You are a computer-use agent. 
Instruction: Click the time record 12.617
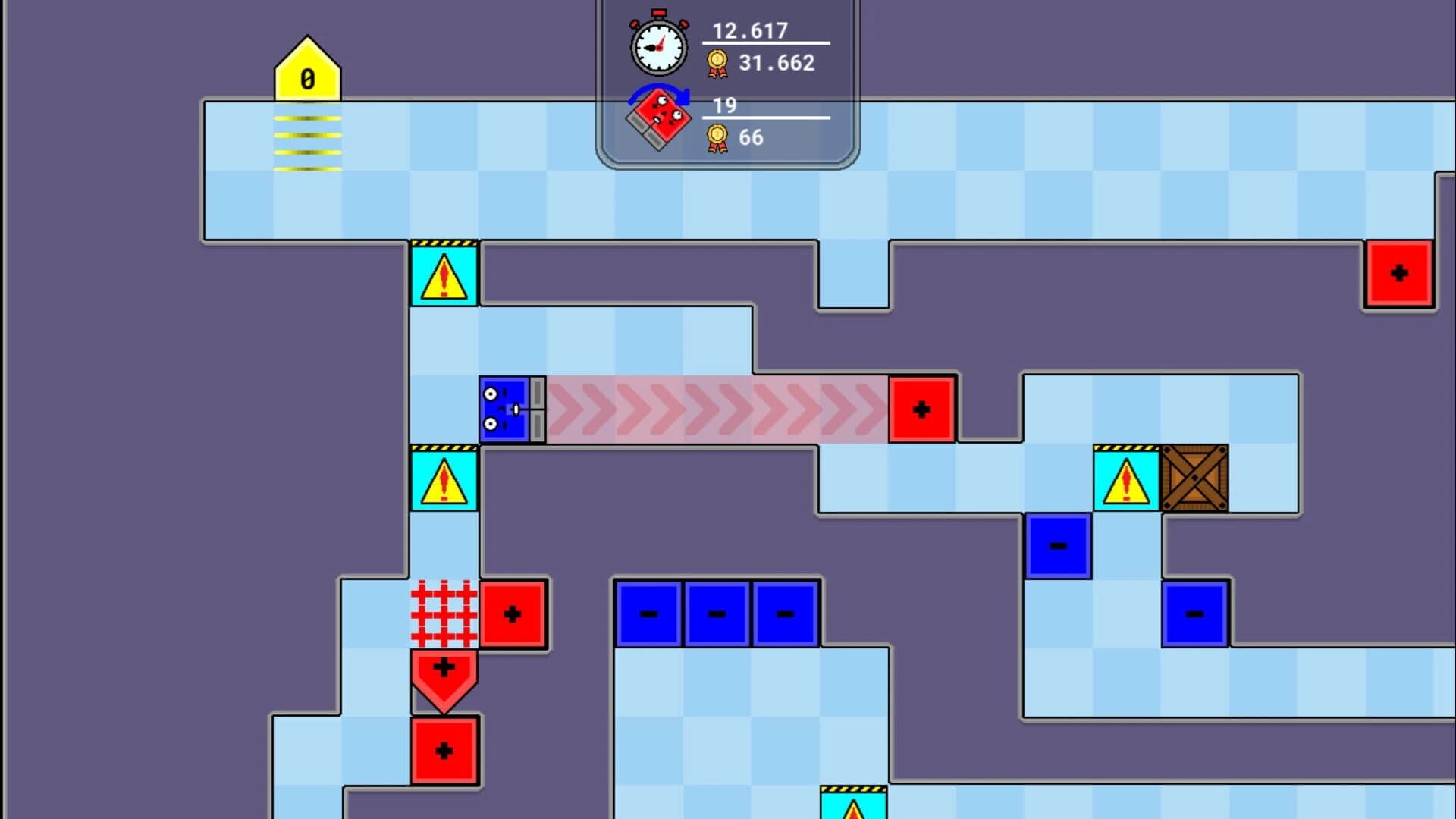click(749, 32)
